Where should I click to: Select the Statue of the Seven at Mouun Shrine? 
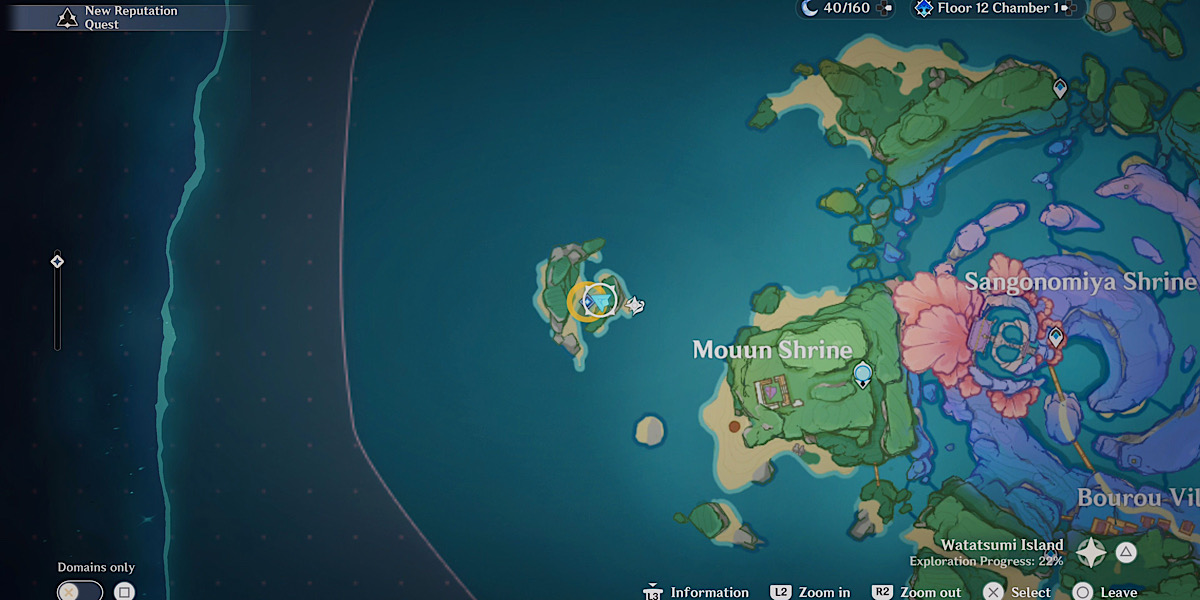(862, 375)
